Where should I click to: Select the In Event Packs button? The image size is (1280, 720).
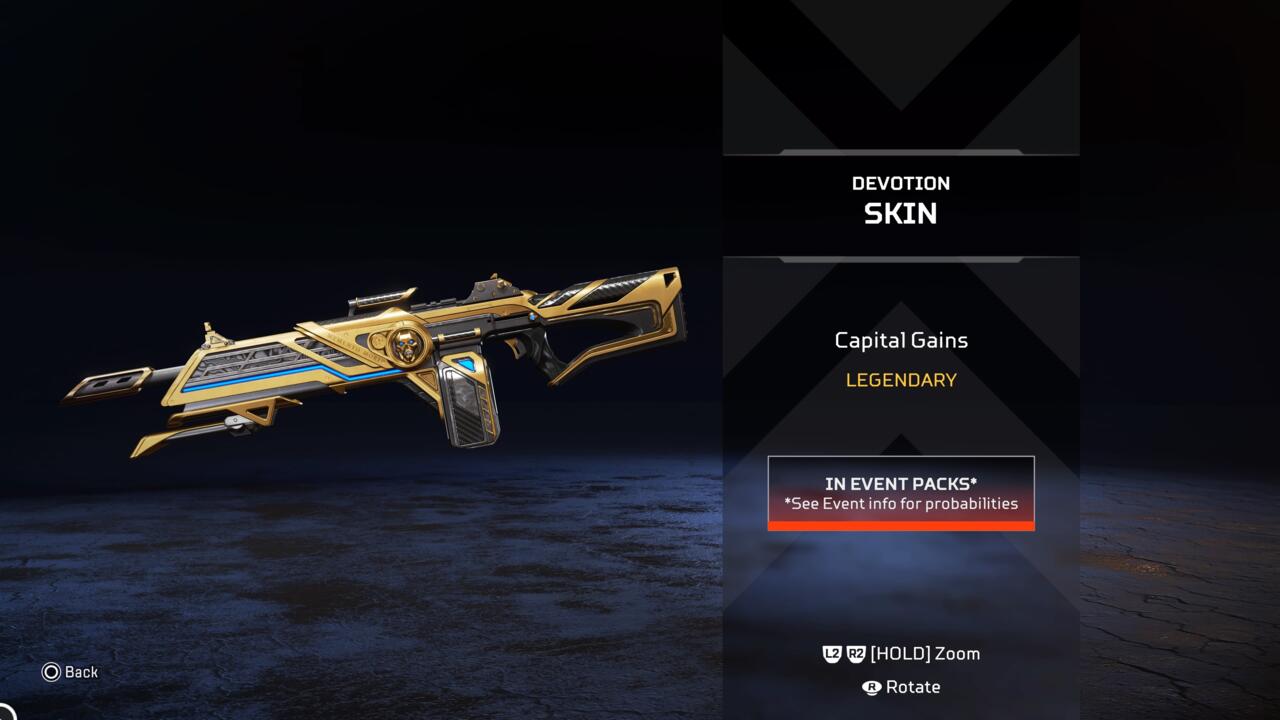pos(900,493)
